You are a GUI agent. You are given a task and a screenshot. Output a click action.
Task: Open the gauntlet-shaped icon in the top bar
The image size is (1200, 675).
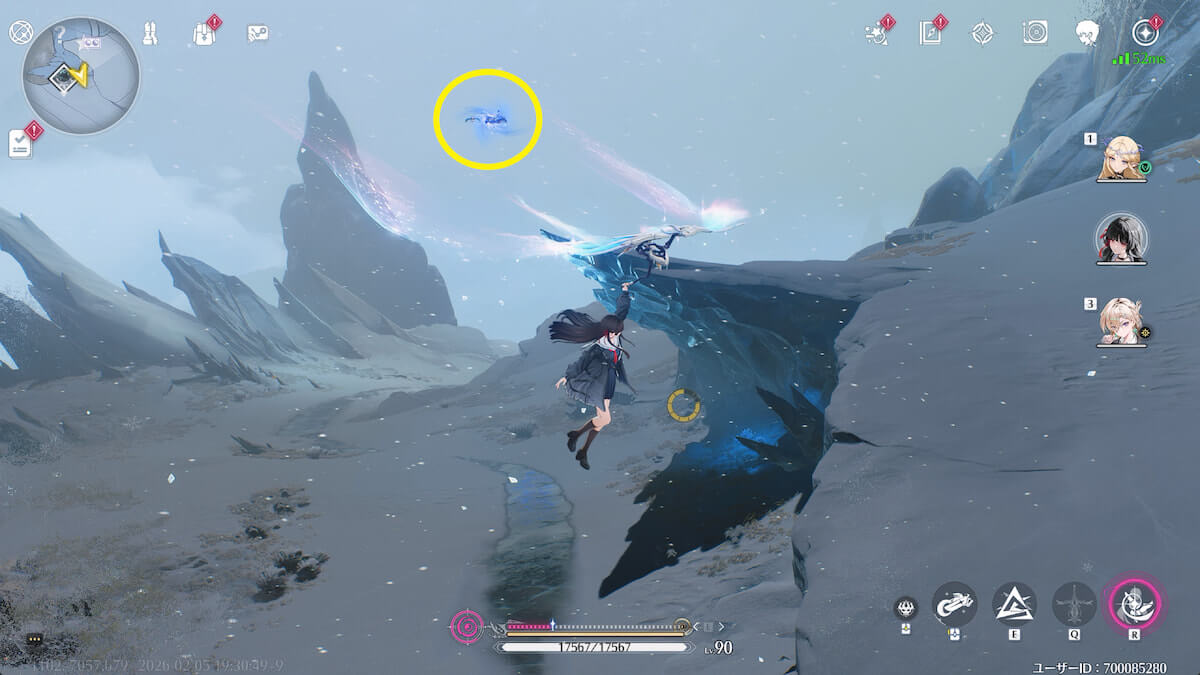(149, 33)
